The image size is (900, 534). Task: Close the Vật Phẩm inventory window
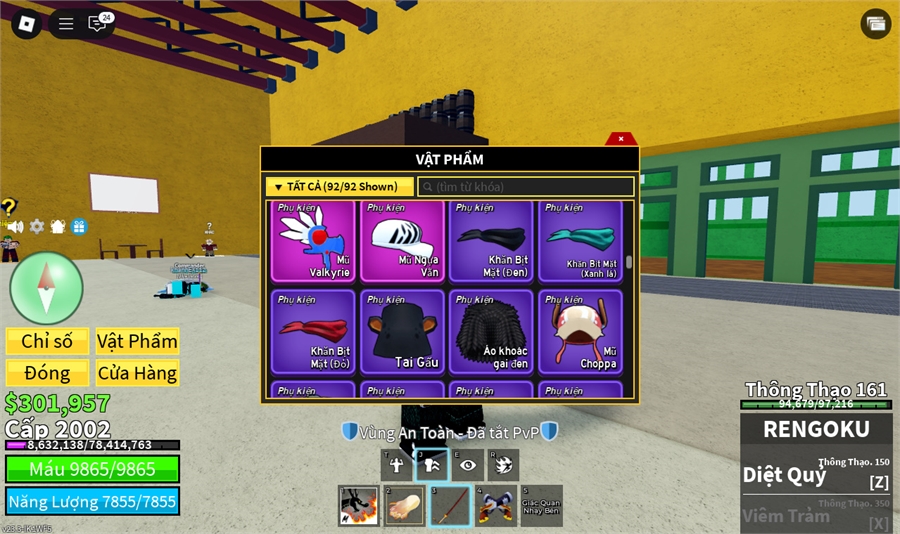621,139
